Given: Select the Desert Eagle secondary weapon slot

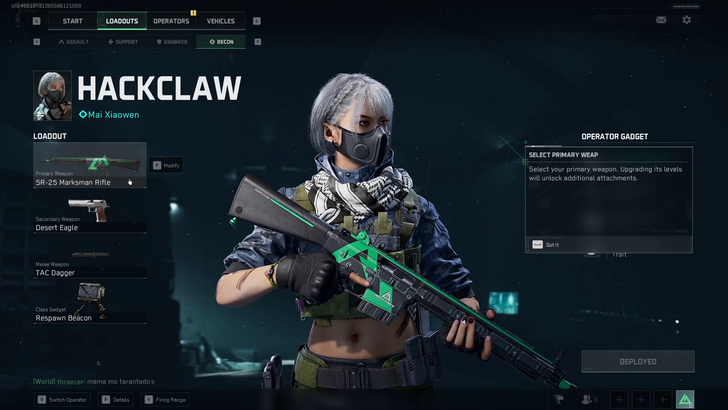Looking at the screenshot, I should tap(89, 213).
